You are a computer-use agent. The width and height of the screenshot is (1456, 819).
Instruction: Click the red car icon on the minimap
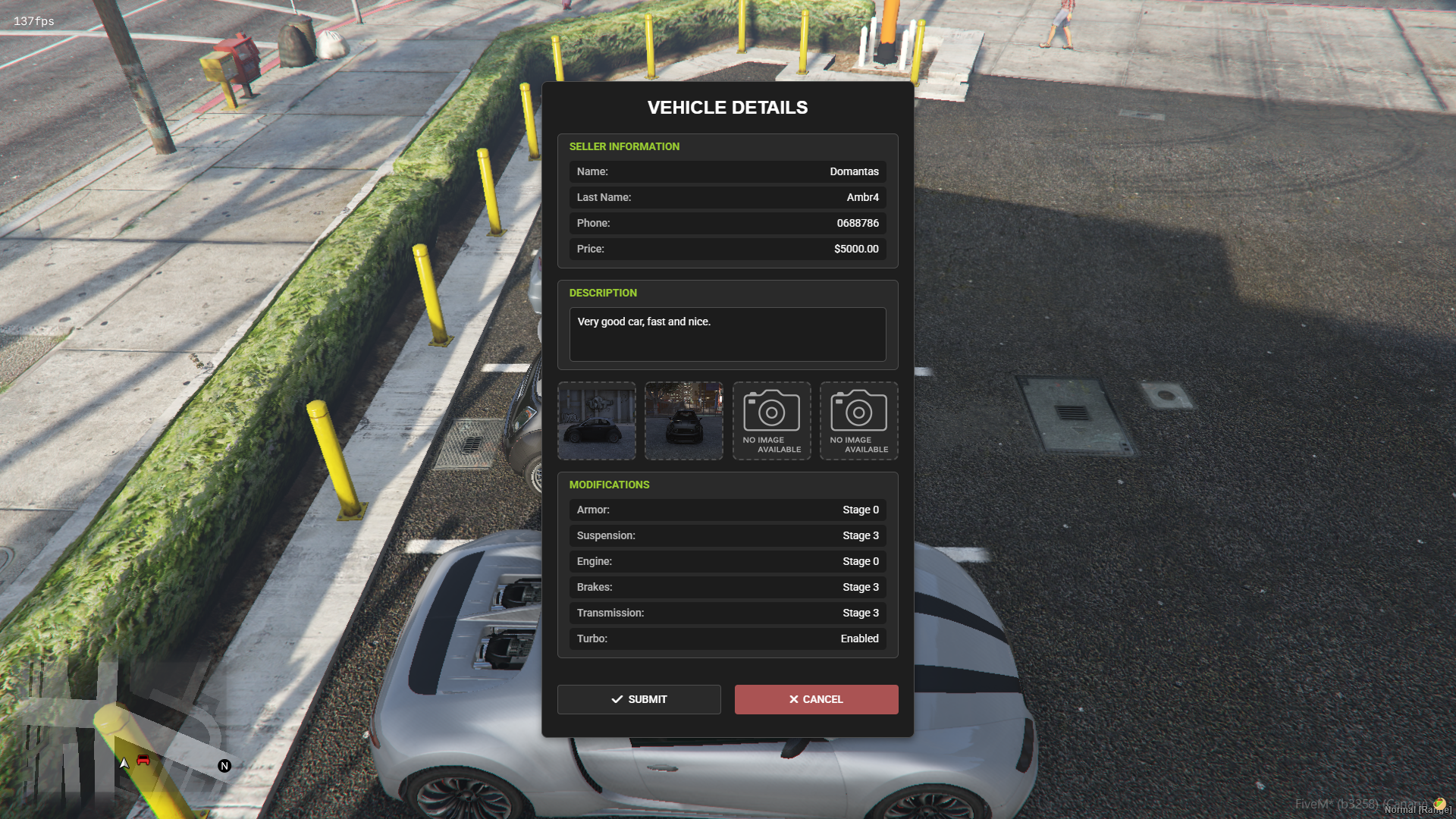click(x=143, y=761)
